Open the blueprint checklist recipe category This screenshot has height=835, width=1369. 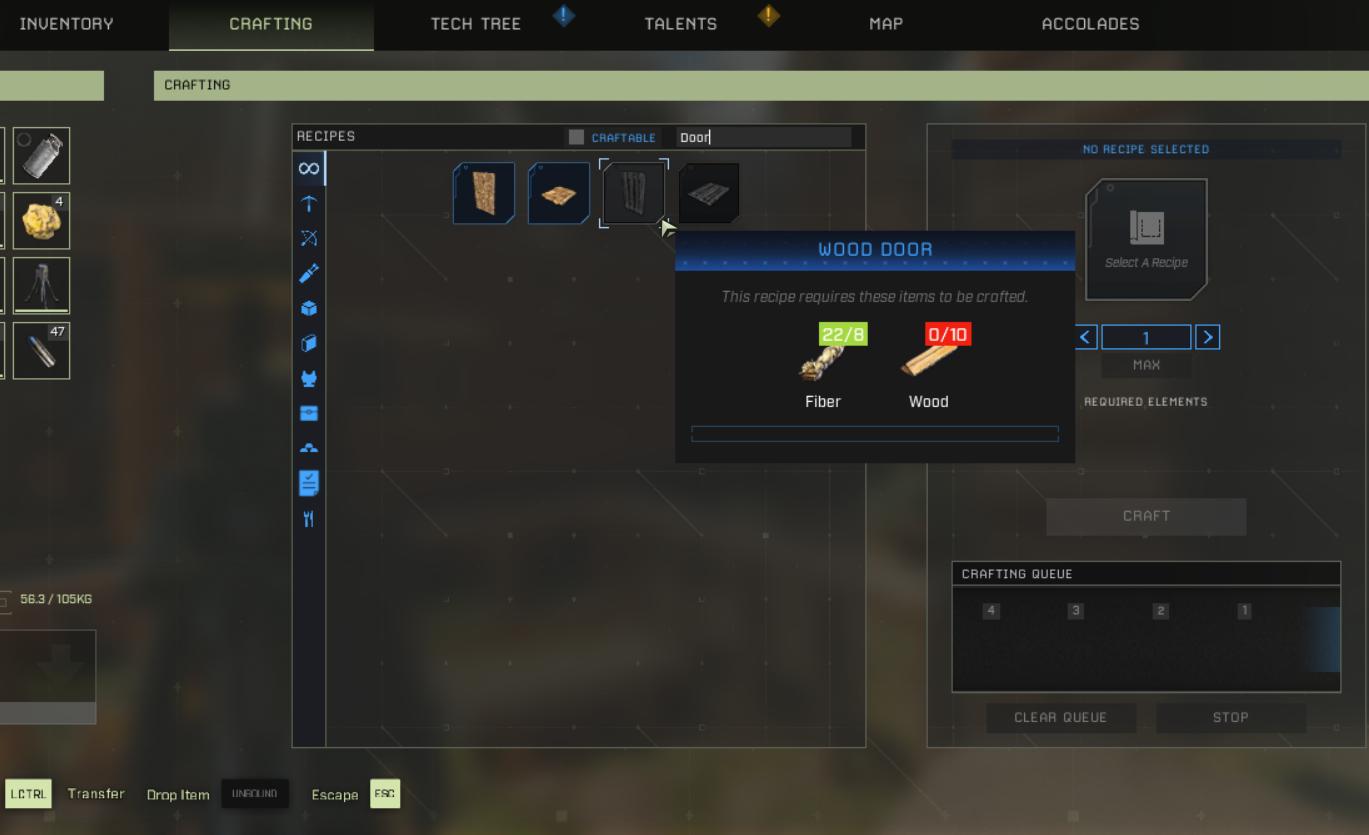pos(310,483)
